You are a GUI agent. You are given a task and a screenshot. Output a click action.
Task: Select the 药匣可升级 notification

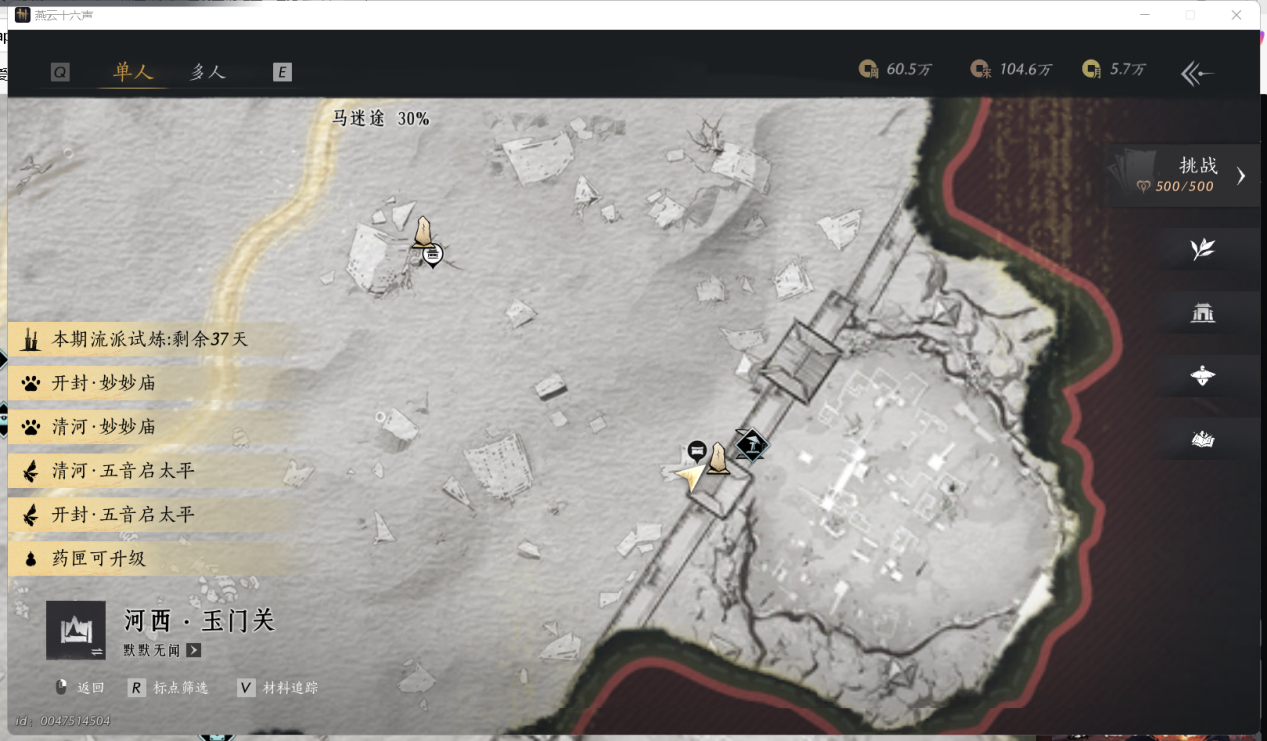tap(98, 559)
